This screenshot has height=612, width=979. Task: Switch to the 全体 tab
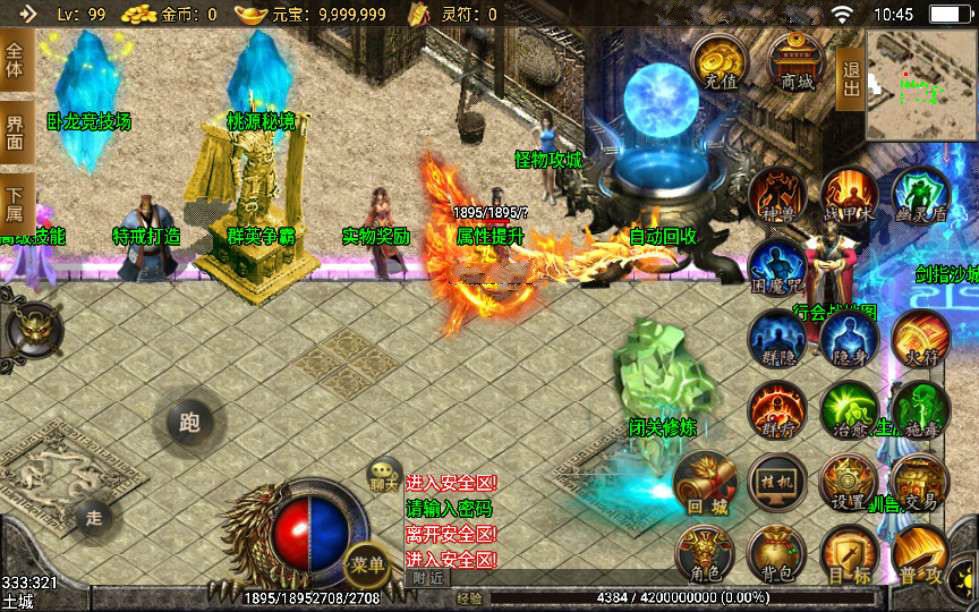pos(15,62)
